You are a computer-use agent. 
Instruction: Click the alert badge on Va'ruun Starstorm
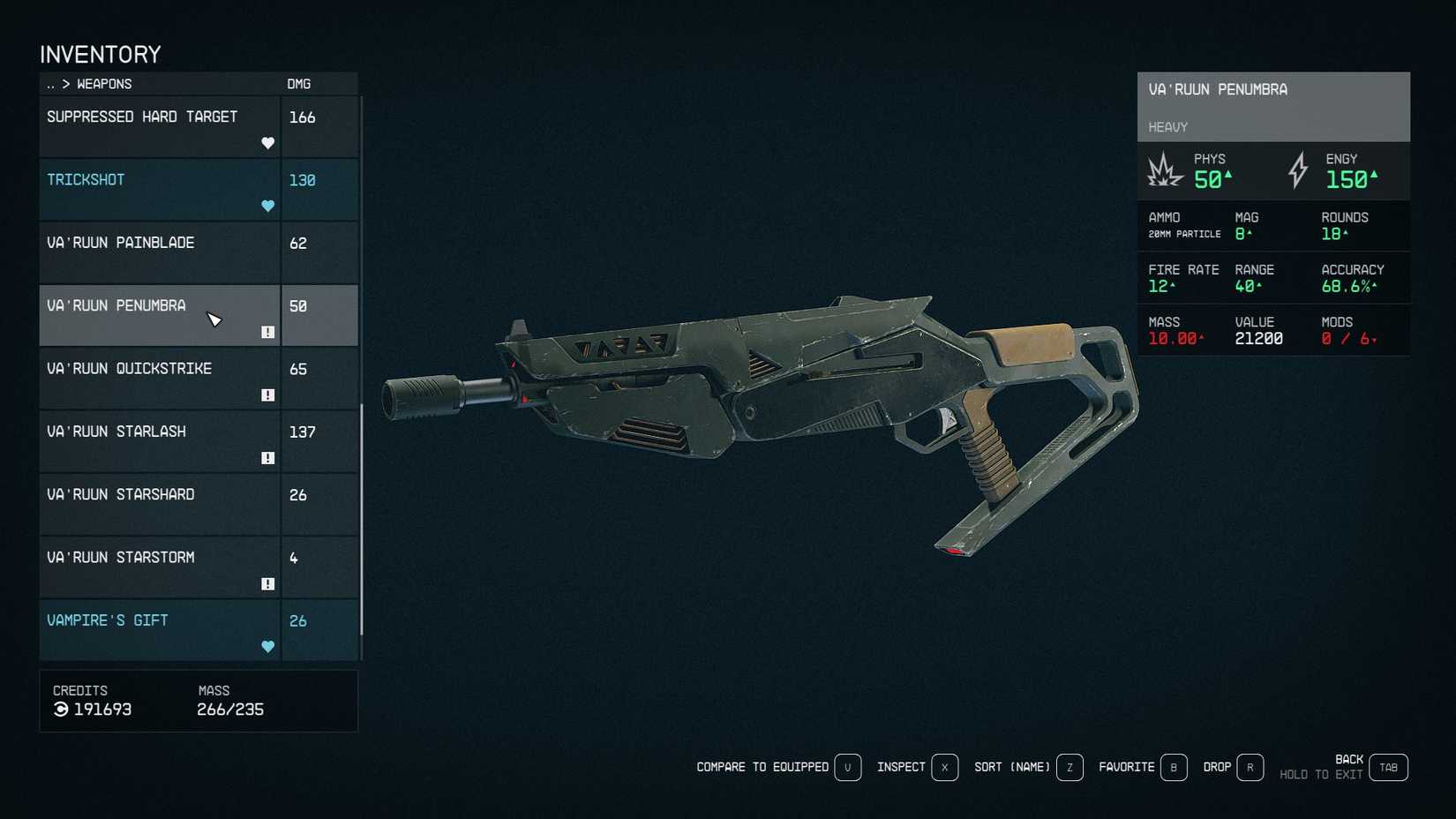click(267, 582)
